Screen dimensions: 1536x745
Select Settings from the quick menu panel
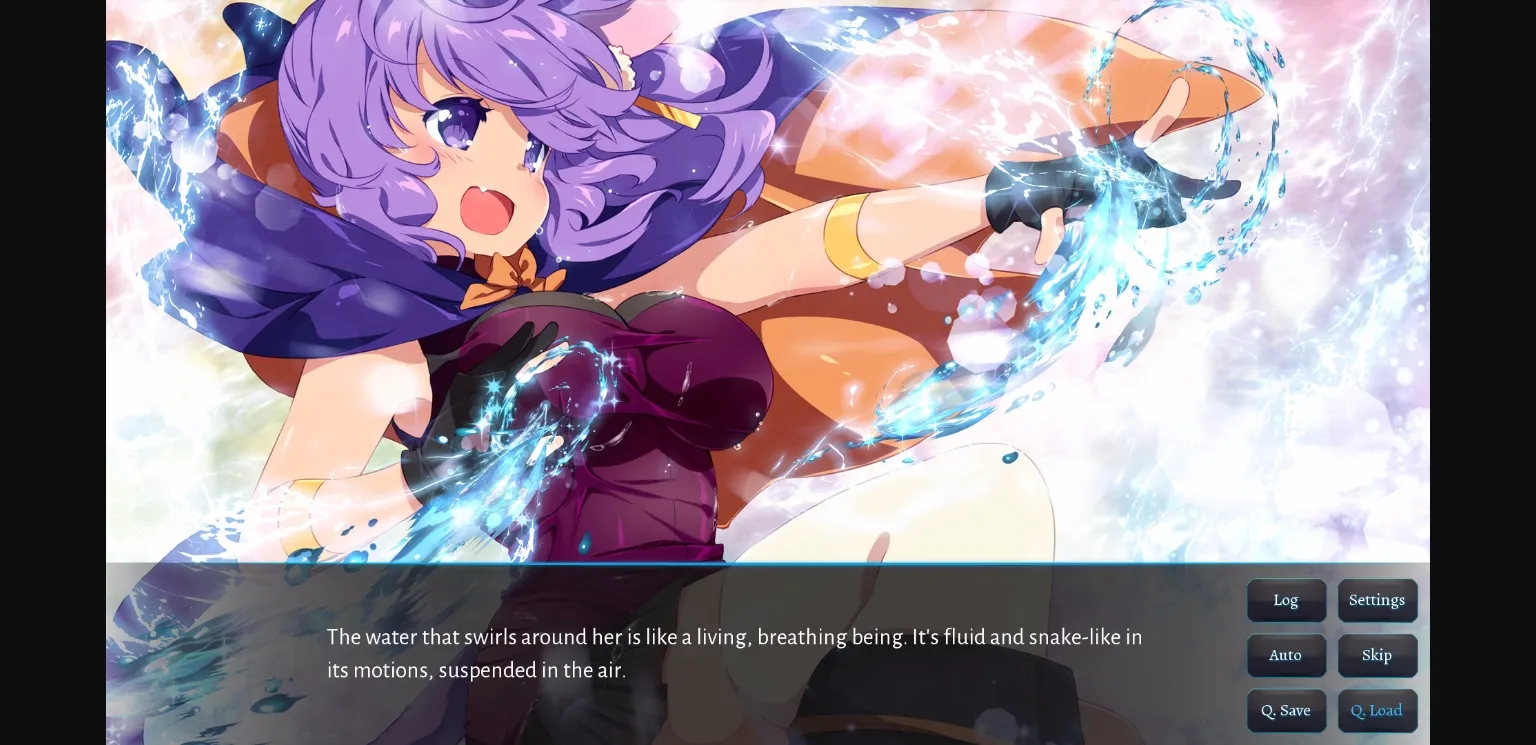click(x=1377, y=600)
